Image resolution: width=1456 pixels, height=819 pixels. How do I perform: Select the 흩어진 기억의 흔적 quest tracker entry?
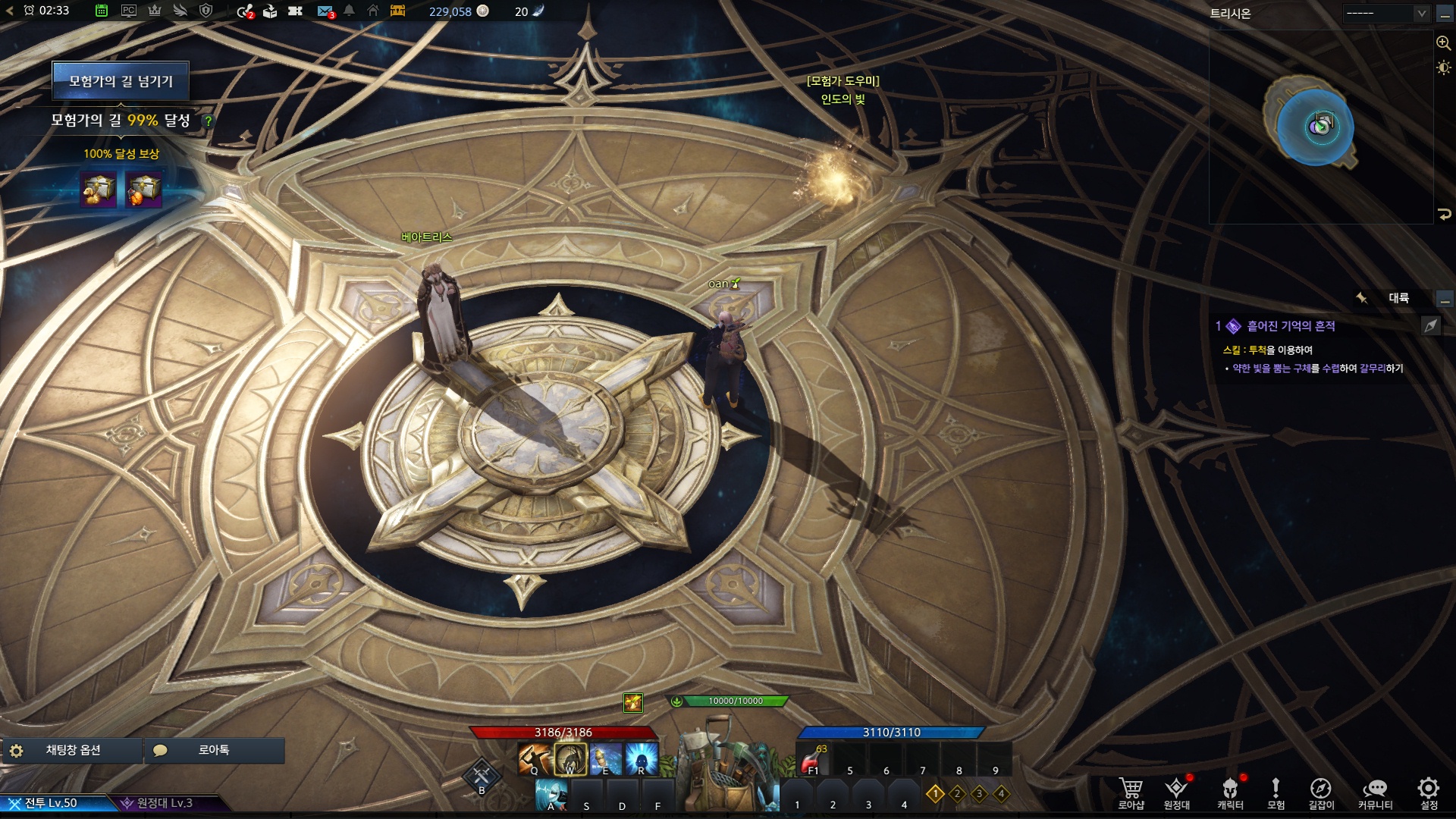point(1291,326)
